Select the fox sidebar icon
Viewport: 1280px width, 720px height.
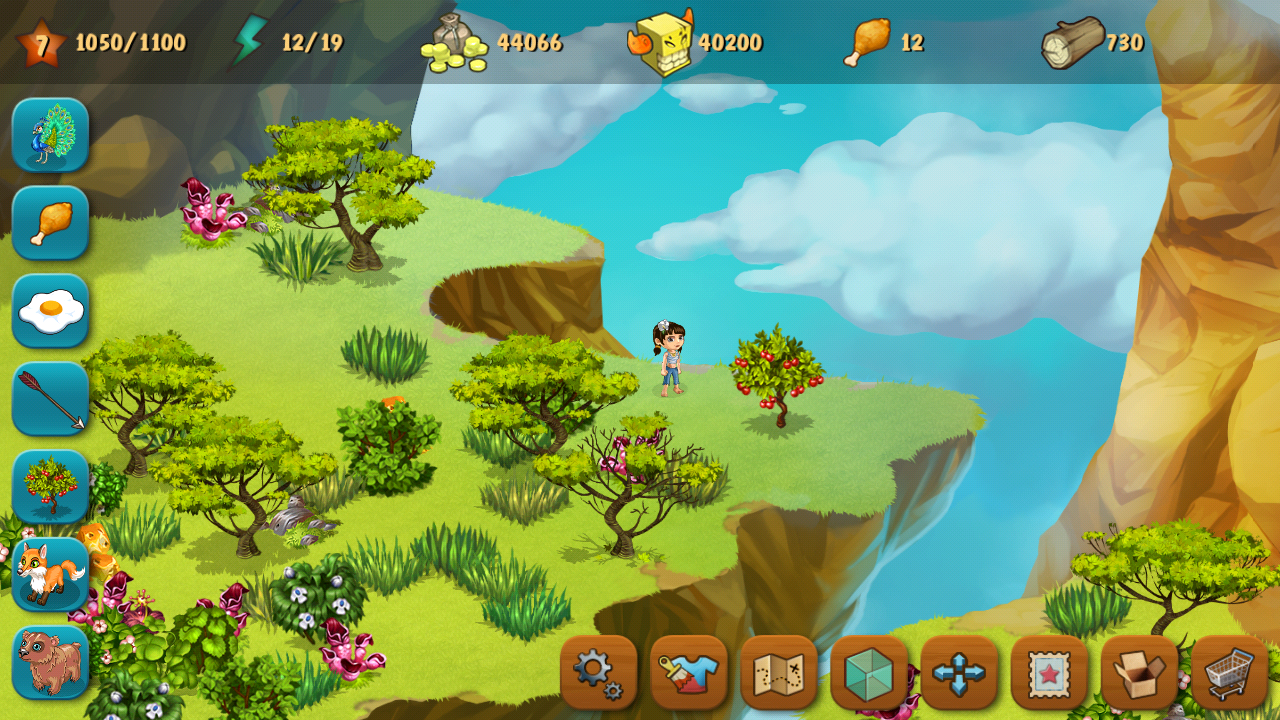point(48,574)
